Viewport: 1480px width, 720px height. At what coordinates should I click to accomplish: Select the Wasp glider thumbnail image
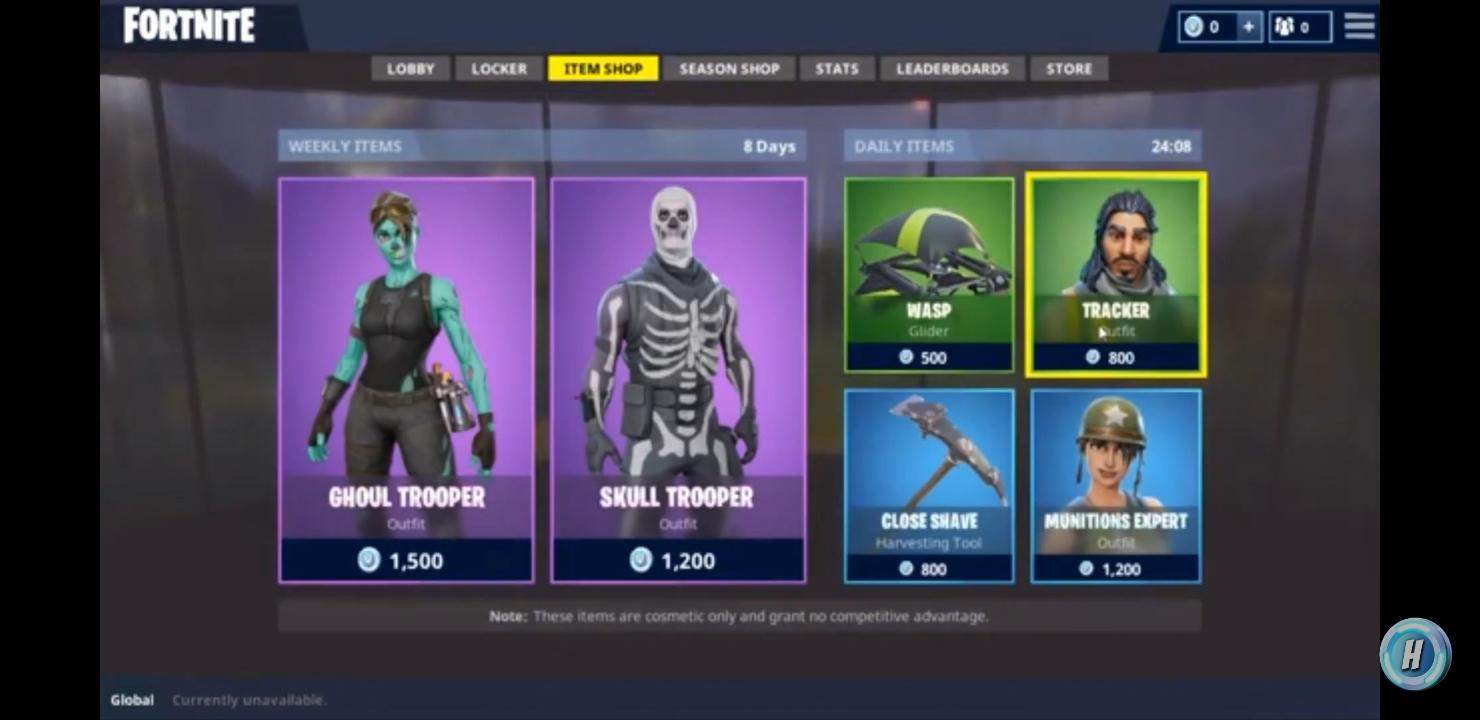coord(928,248)
